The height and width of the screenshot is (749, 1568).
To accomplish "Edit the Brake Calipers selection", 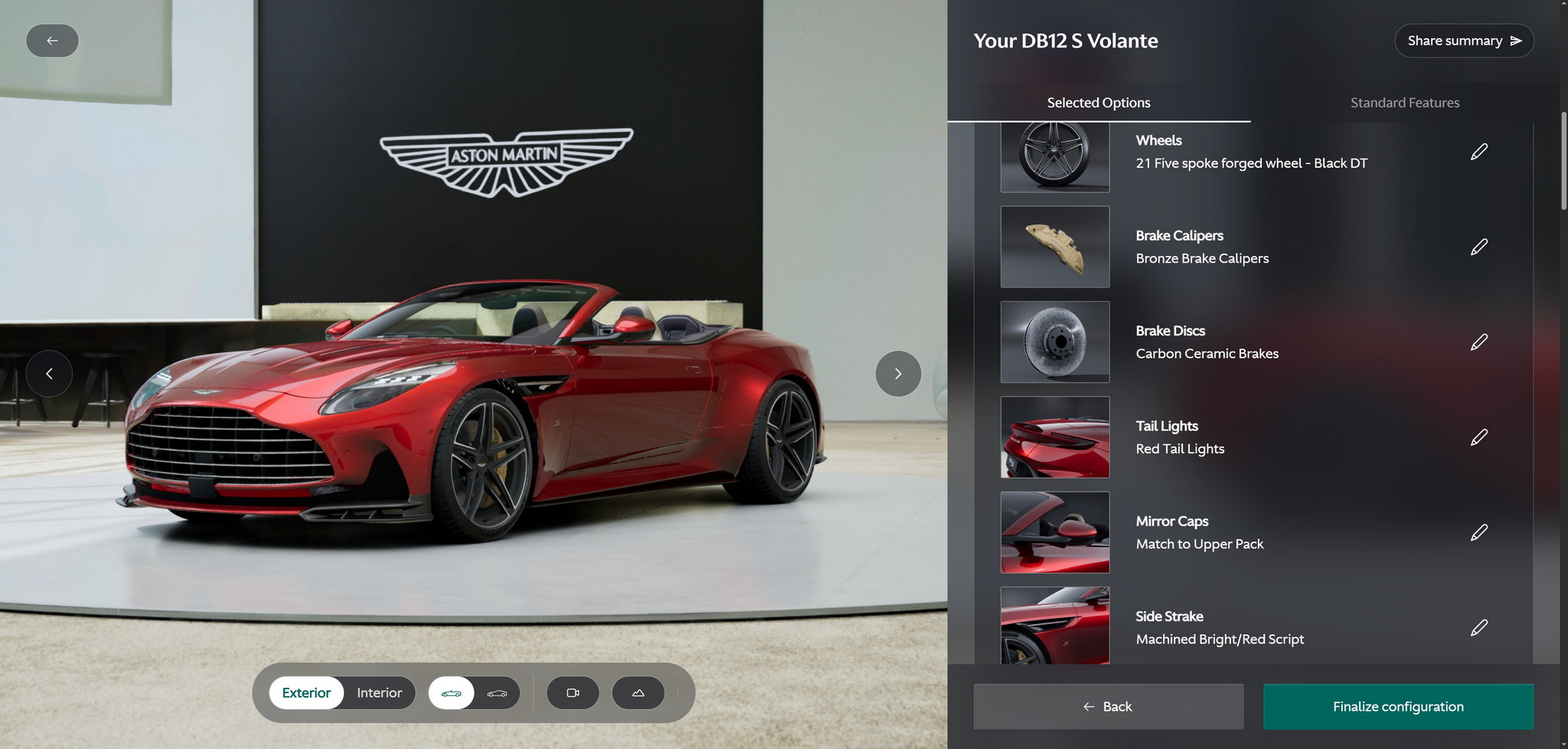I will click(1478, 247).
